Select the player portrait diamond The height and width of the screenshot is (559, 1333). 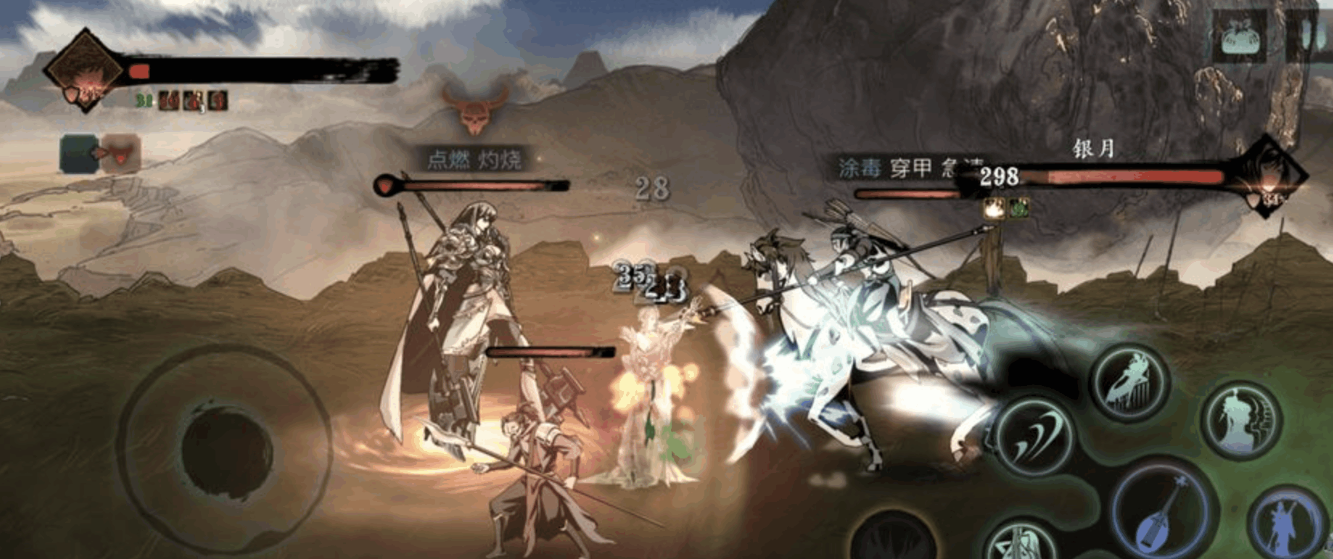(x=84, y=70)
